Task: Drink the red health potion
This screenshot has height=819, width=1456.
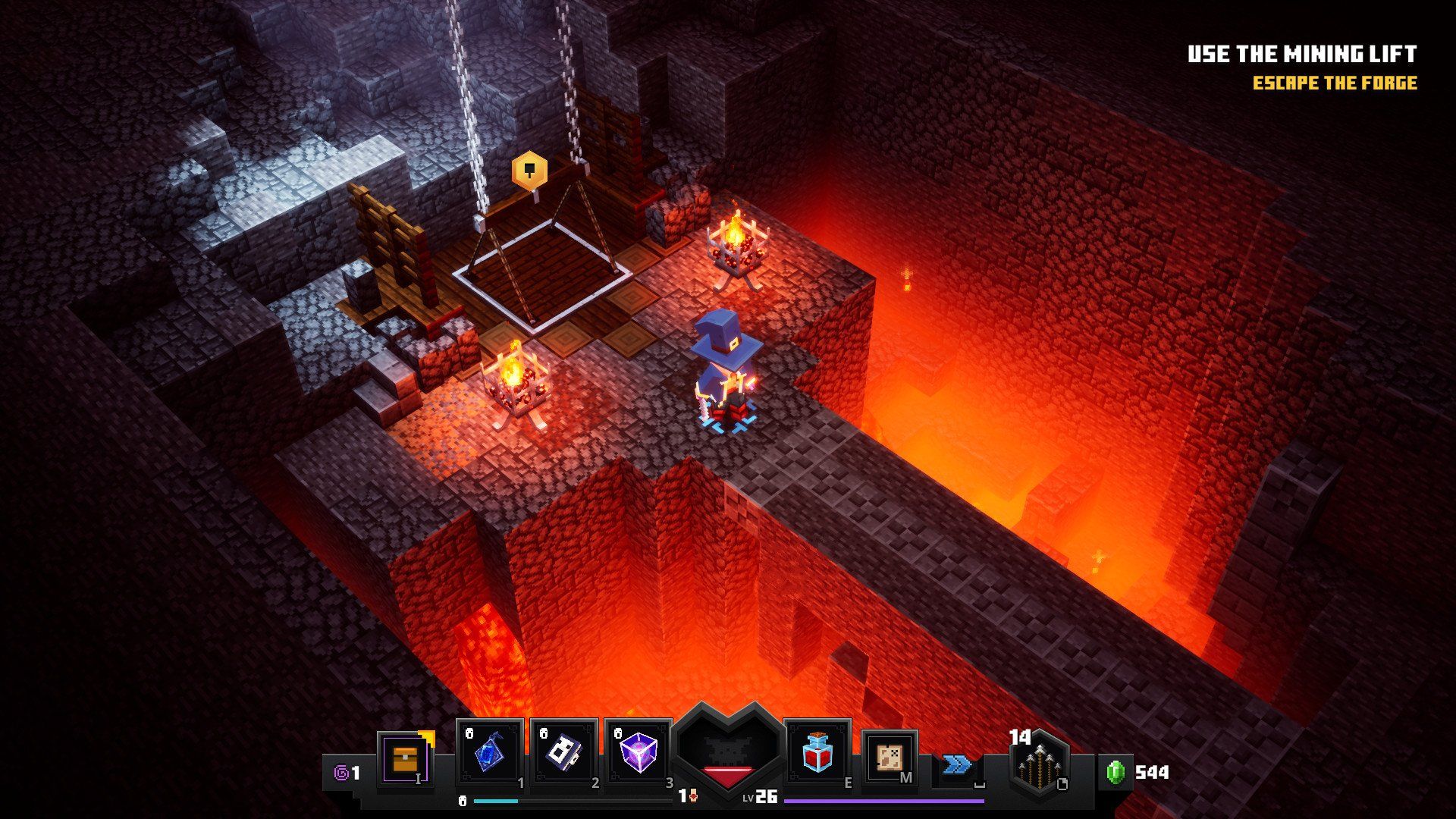Action: pyautogui.click(x=817, y=753)
